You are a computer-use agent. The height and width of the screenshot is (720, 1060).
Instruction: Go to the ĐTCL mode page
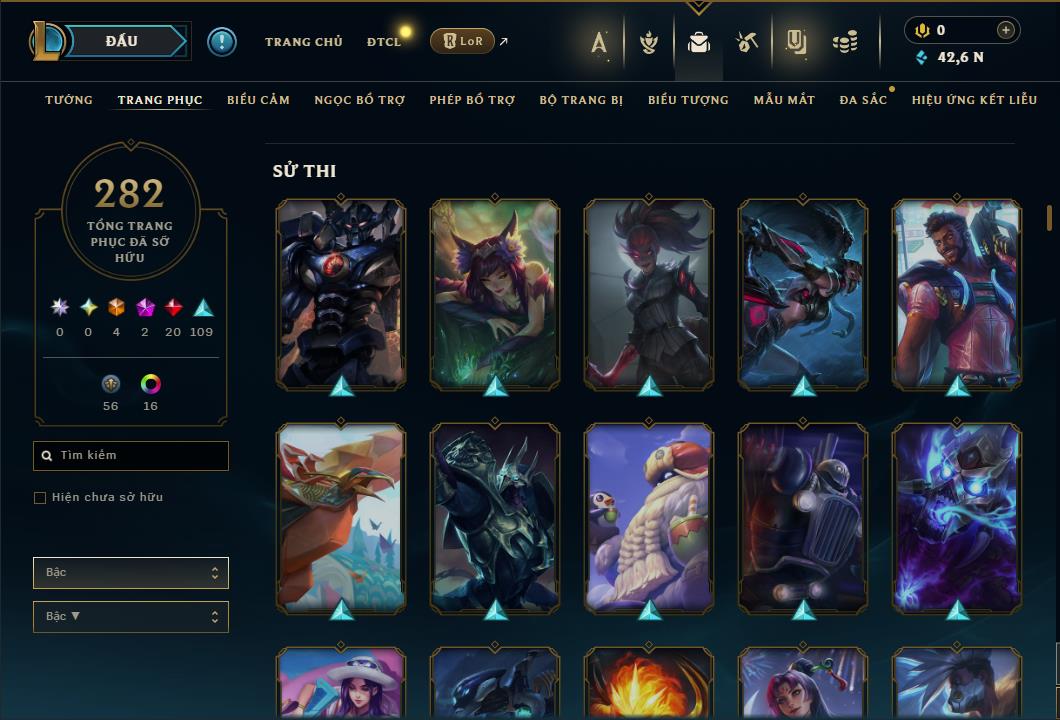click(384, 42)
